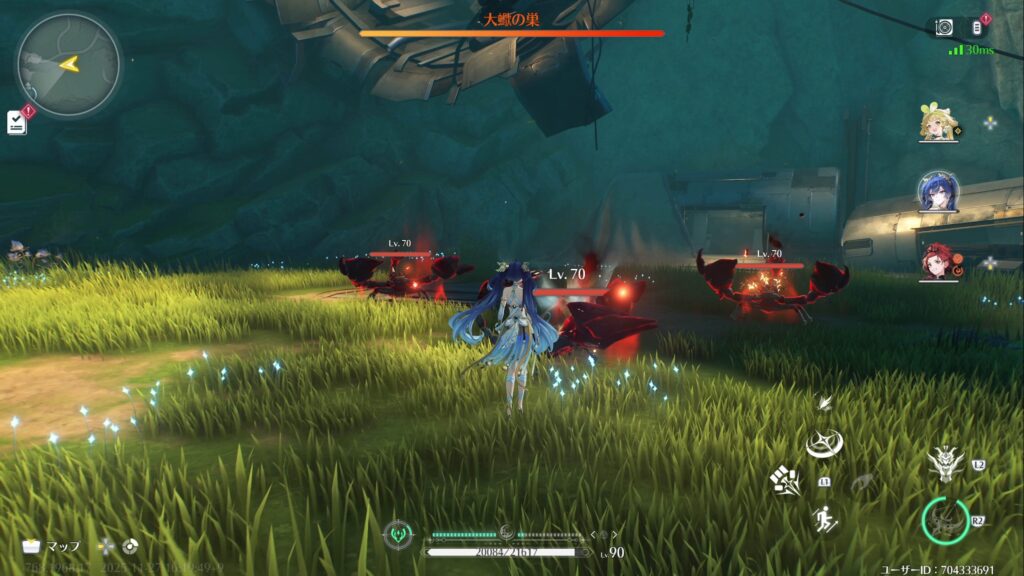Open the マップ map button
1024x576 pixels.
pos(52,546)
